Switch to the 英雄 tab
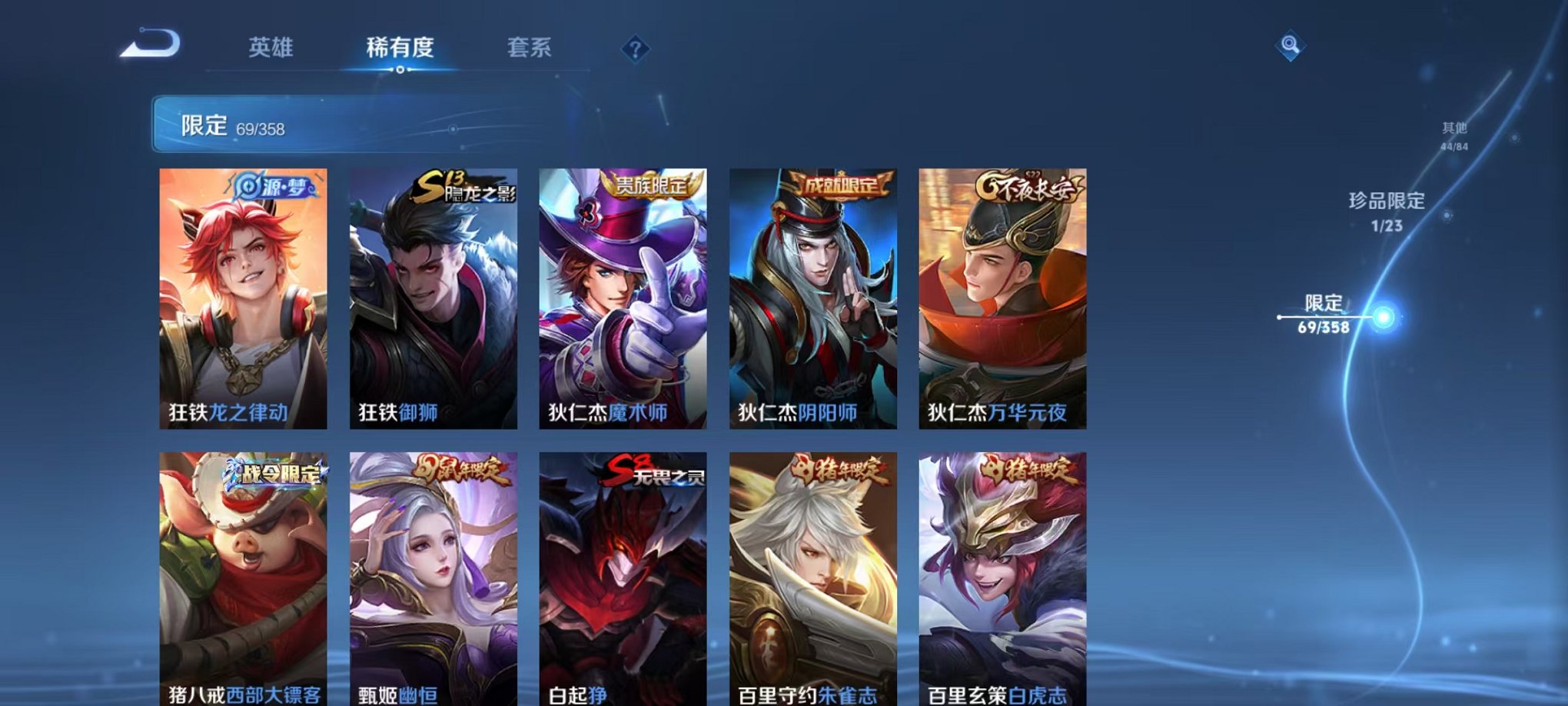This screenshot has width=1568, height=706. click(269, 48)
